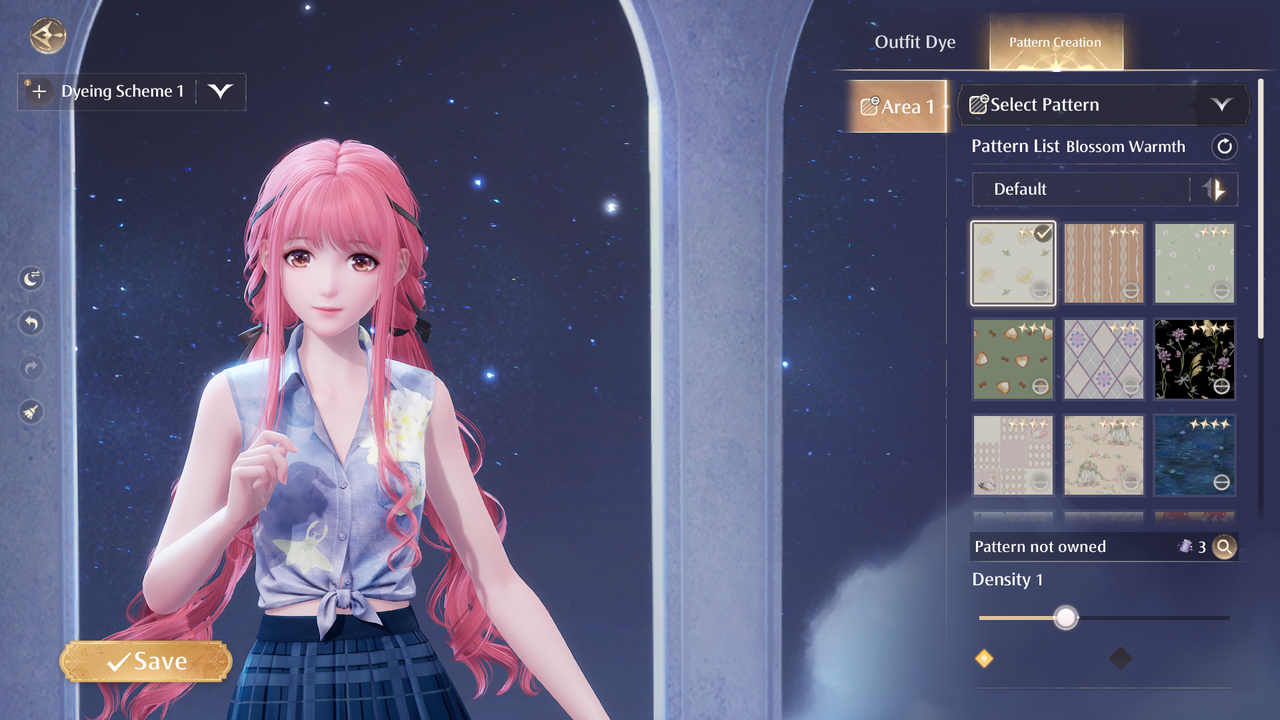Choose the Area 1 tab
The image size is (1280, 720).
(897, 107)
